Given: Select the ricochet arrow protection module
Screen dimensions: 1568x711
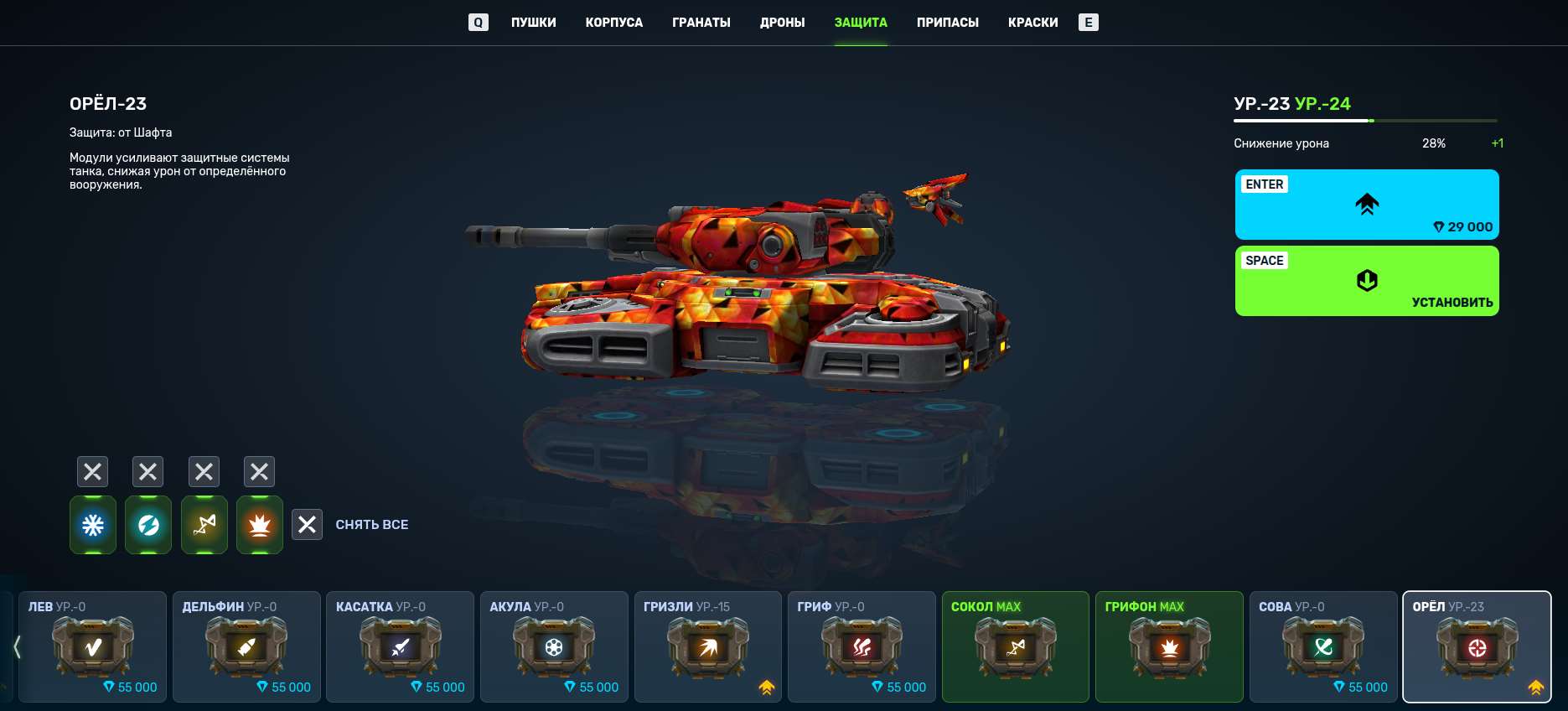Looking at the screenshot, I should [x=204, y=524].
